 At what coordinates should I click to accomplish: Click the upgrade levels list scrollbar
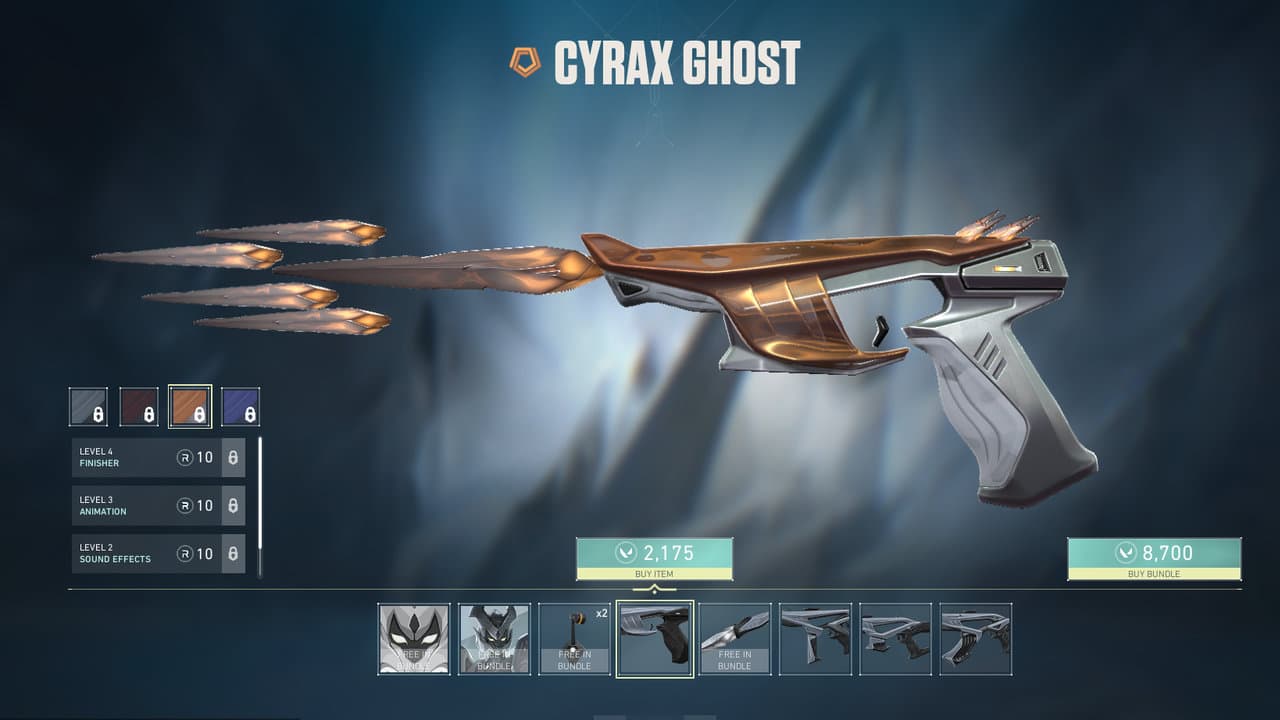[x=260, y=506]
